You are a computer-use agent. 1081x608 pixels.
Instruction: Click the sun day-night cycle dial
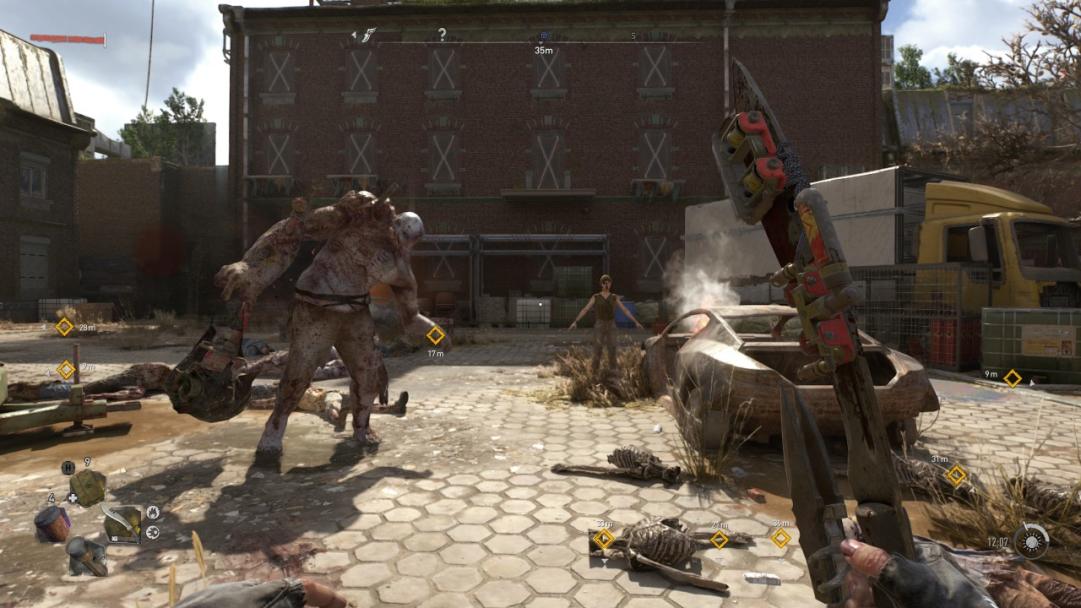(1031, 541)
